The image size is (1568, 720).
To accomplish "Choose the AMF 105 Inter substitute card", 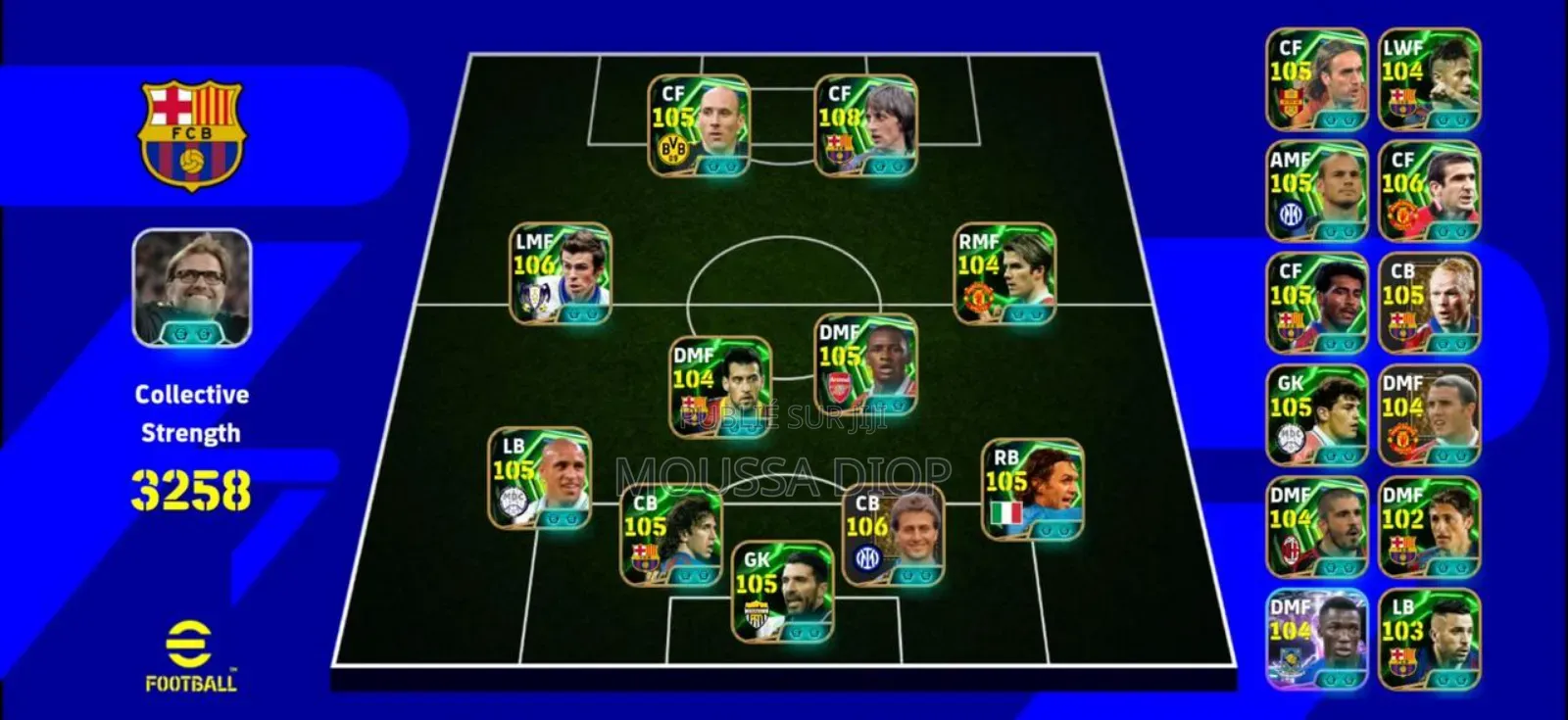I will tap(1316, 192).
